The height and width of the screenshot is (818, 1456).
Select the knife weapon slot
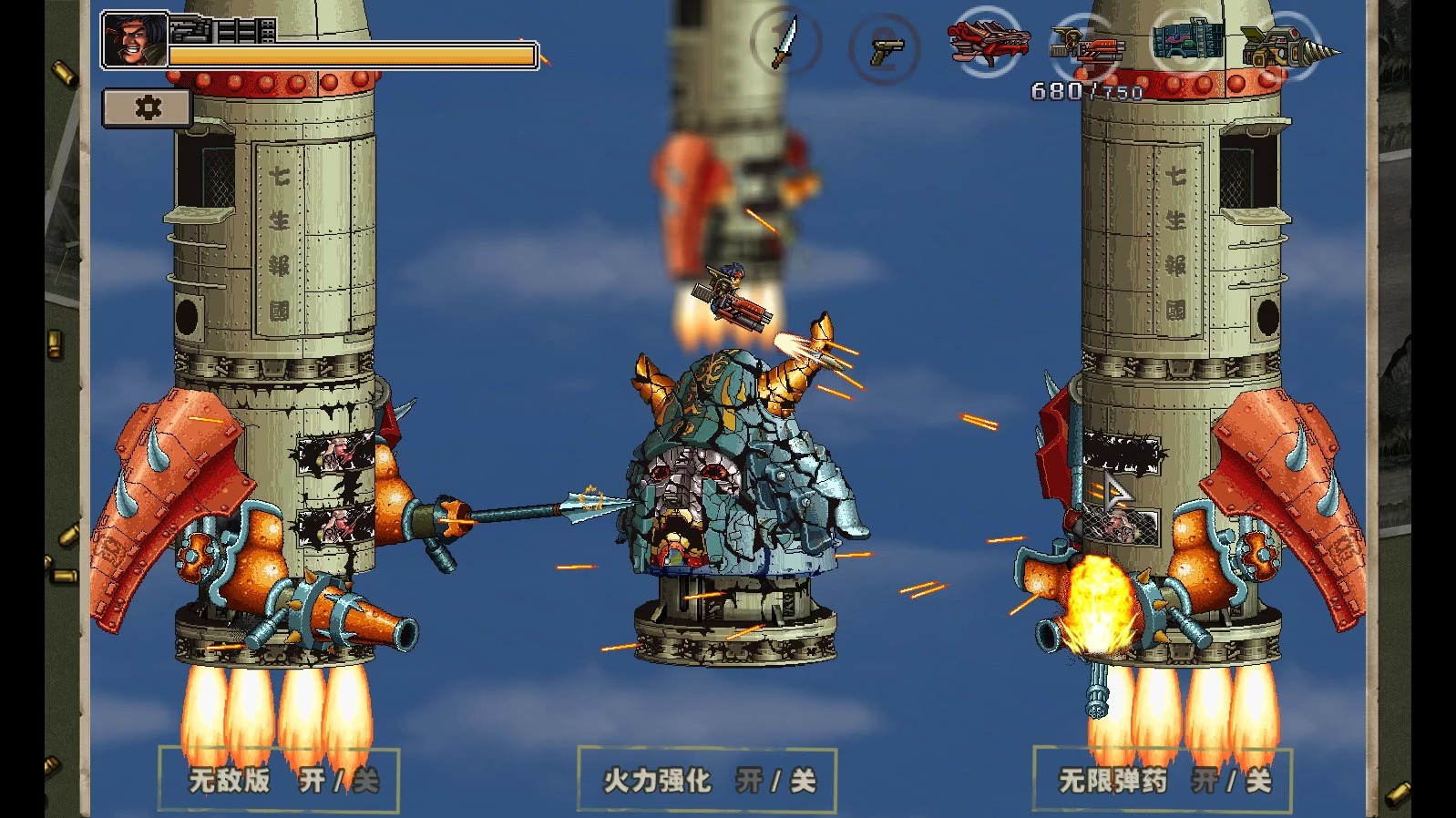tap(785, 43)
